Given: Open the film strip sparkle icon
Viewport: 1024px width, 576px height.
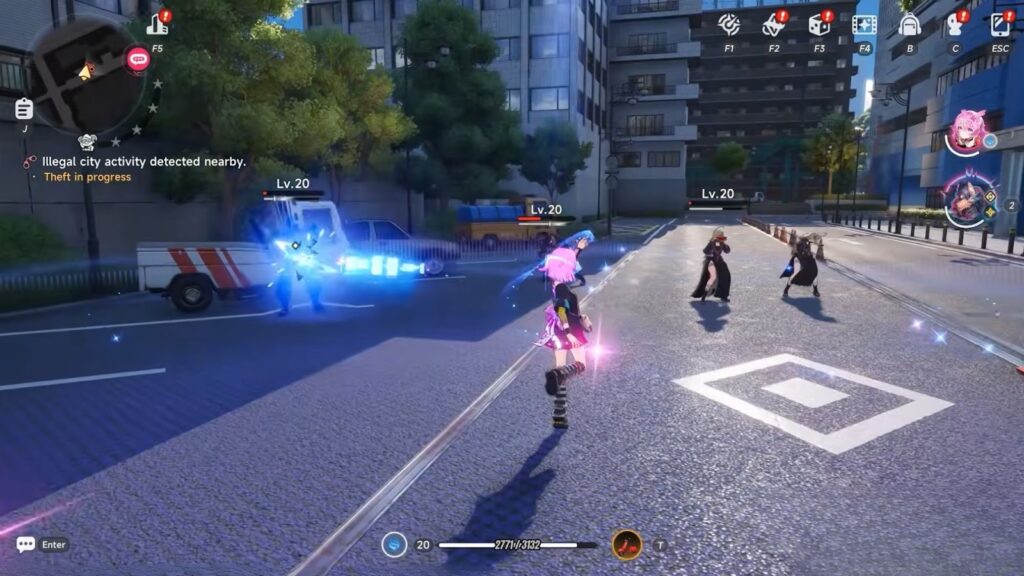Looking at the screenshot, I should coord(864,25).
